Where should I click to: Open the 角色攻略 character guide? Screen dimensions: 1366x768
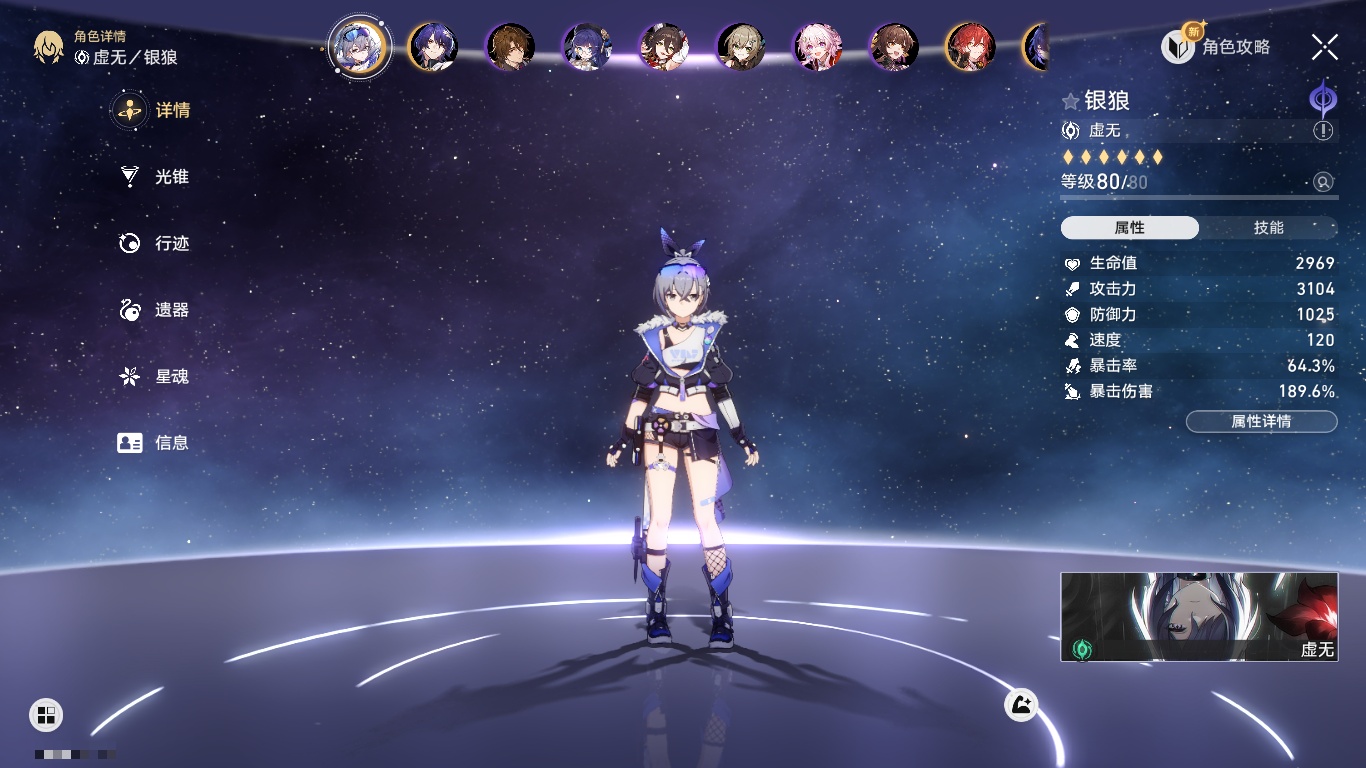tap(1217, 46)
